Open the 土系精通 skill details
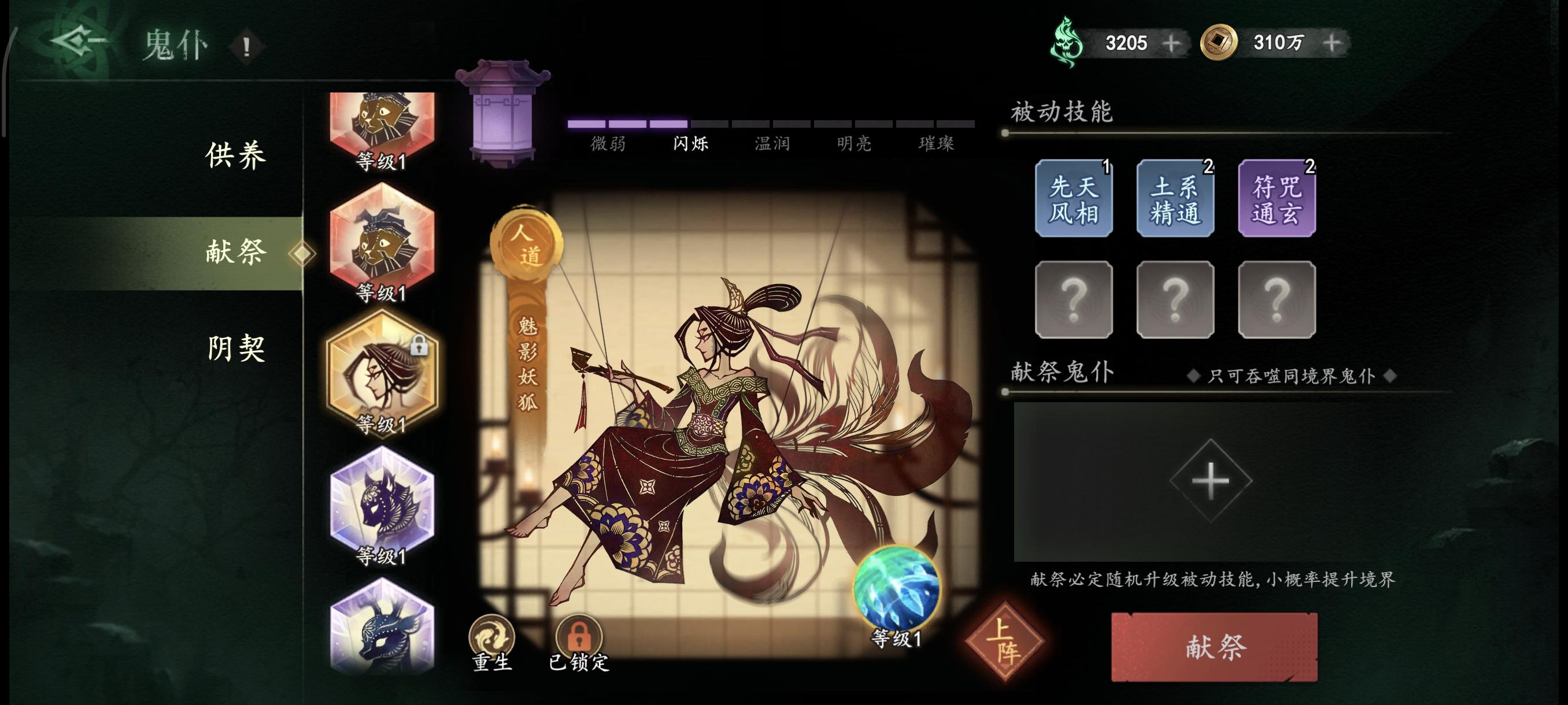Screen dimensions: 1568x705 pyautogui.click(x=1175, y=198)
